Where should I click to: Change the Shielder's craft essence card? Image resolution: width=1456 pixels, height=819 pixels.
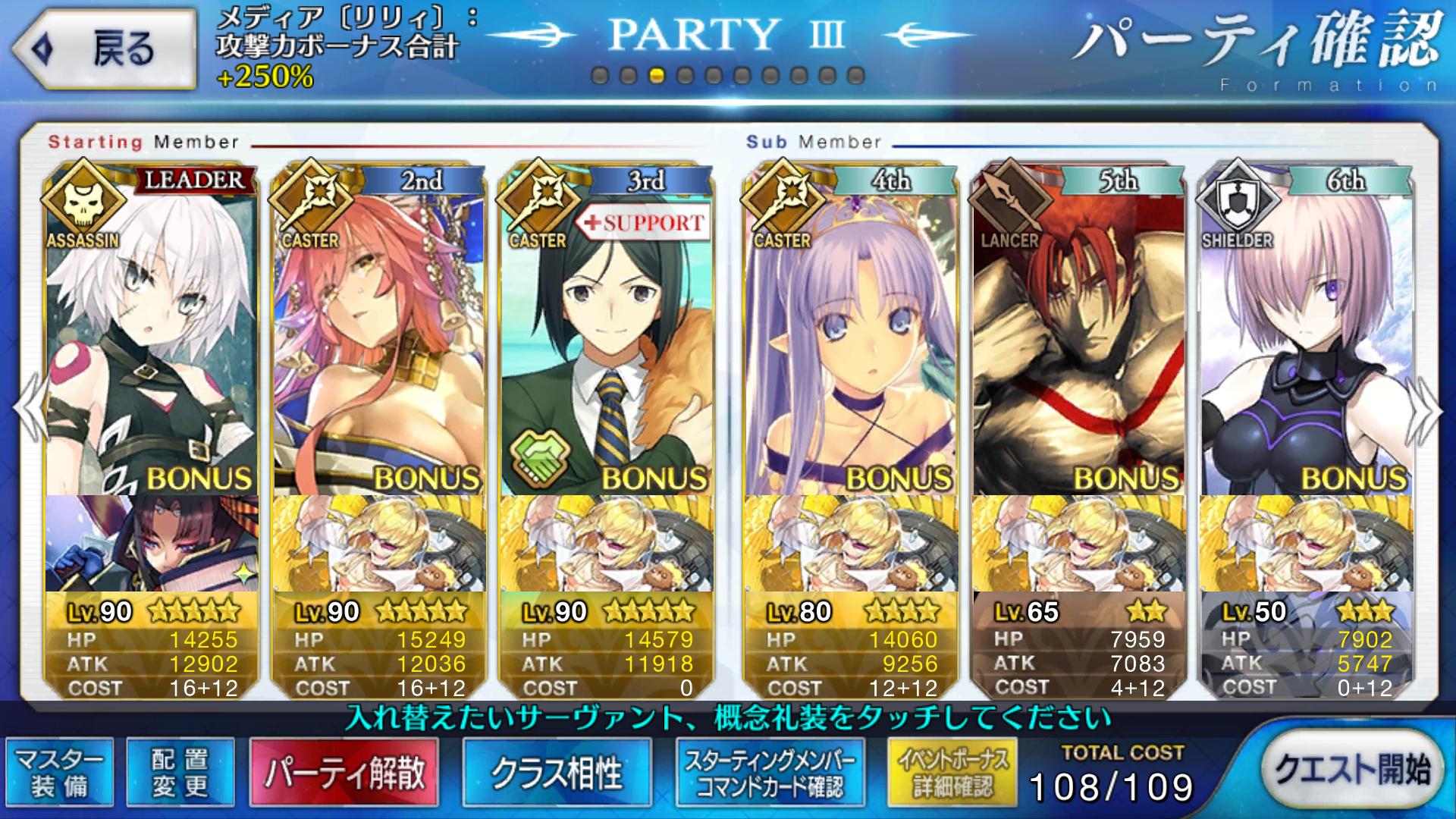click(1305, 543)
